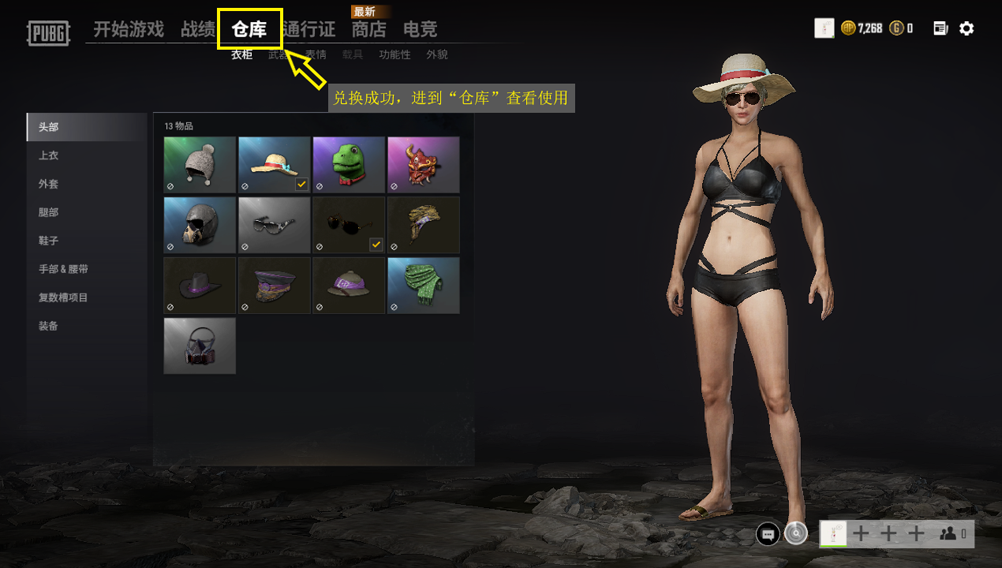The width and height of the screenshot is (1002, 568).
Task: Select the 功能性 sub-tab
Action: 394,55
